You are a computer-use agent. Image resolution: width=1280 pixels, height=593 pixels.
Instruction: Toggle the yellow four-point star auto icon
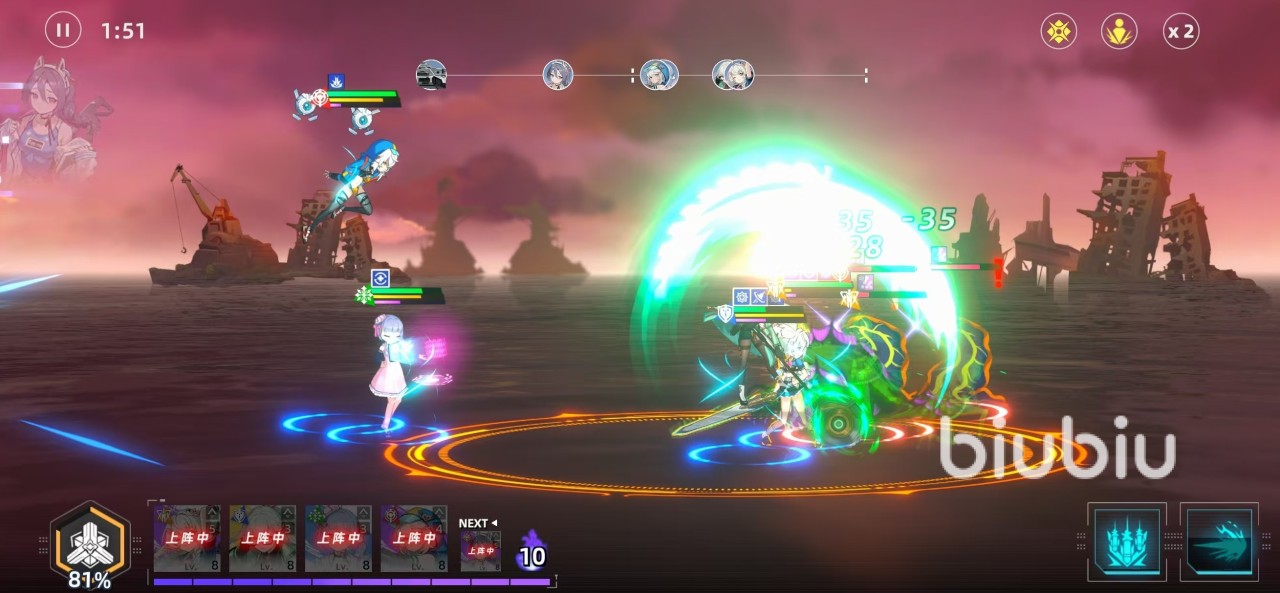(1058, 31)
